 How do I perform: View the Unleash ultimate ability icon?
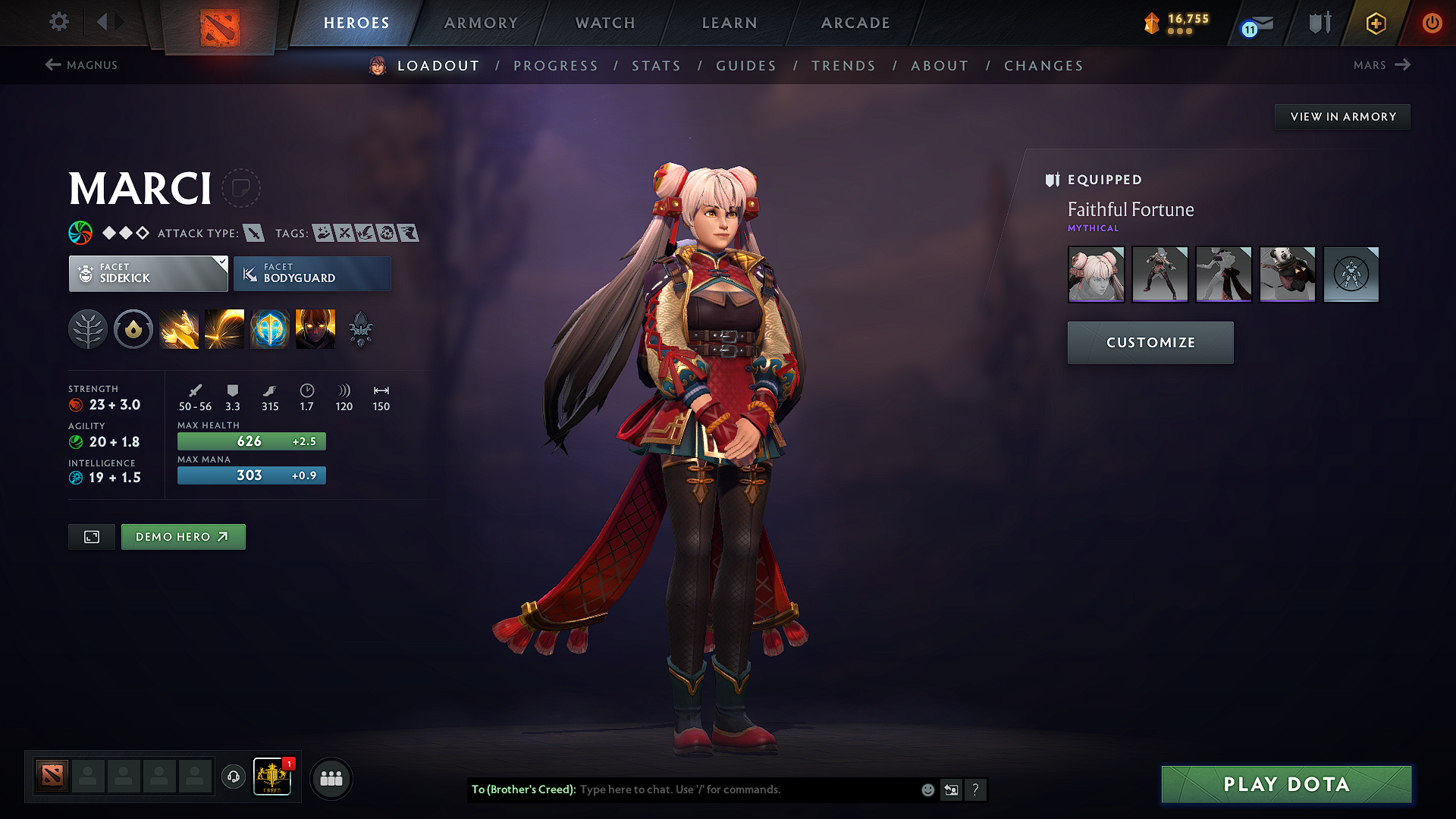click(315, 328)
